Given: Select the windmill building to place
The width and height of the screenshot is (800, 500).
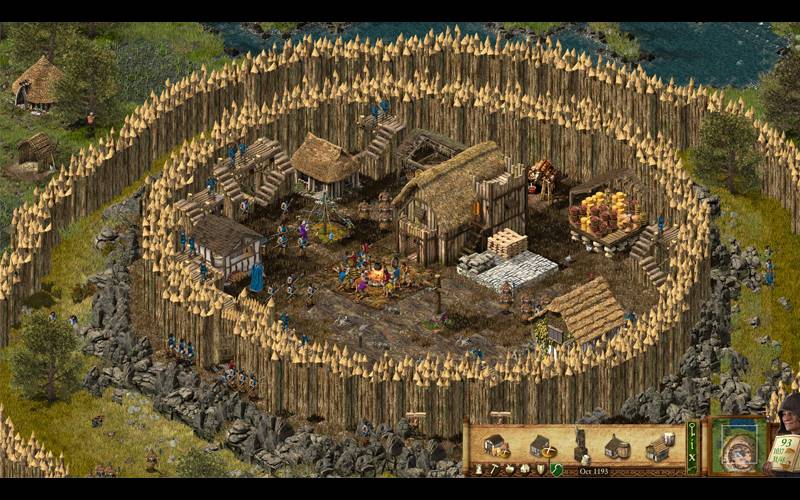Looking at the screenshot, I should pos(579,444).
